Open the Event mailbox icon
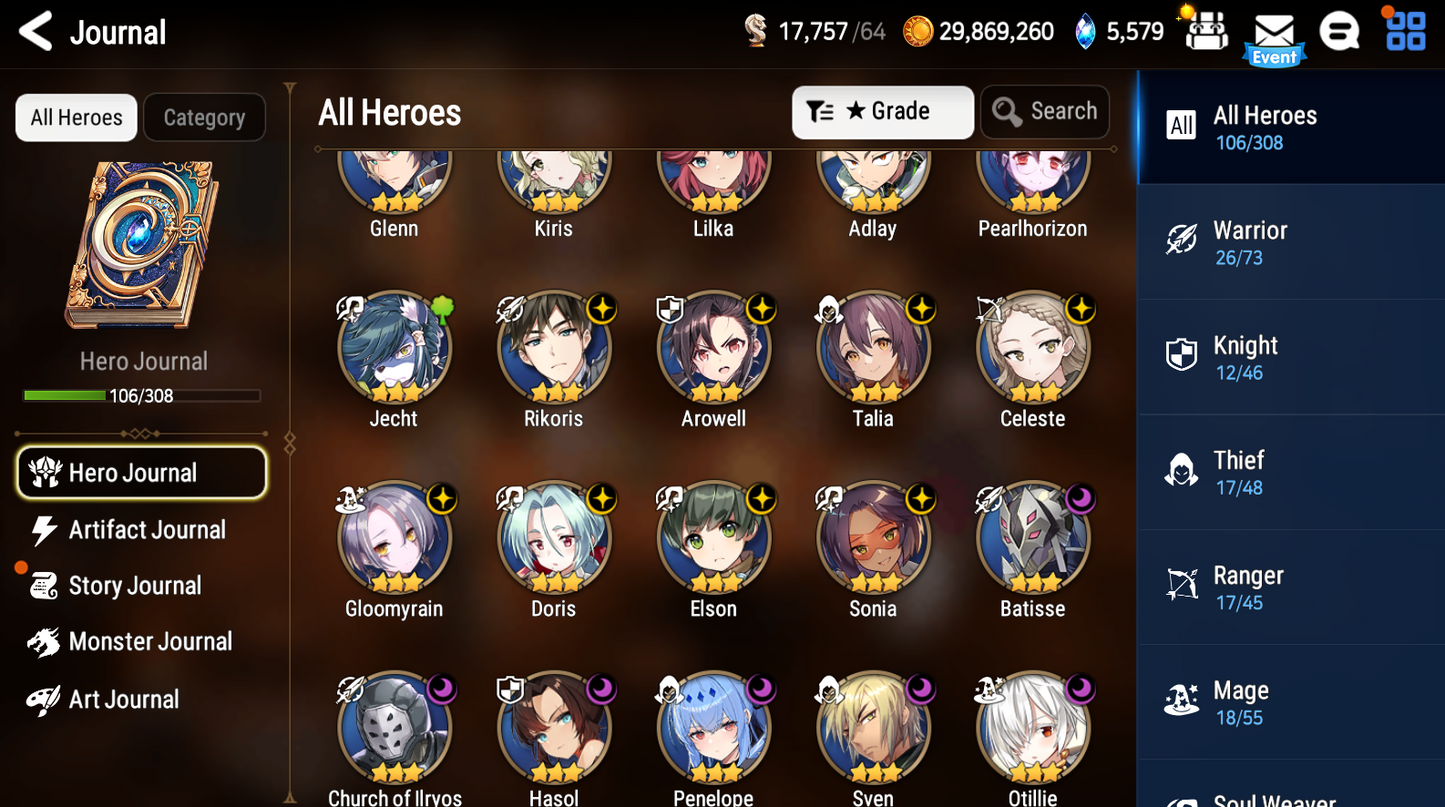Screen dimensions: 1445x807 1273,31
